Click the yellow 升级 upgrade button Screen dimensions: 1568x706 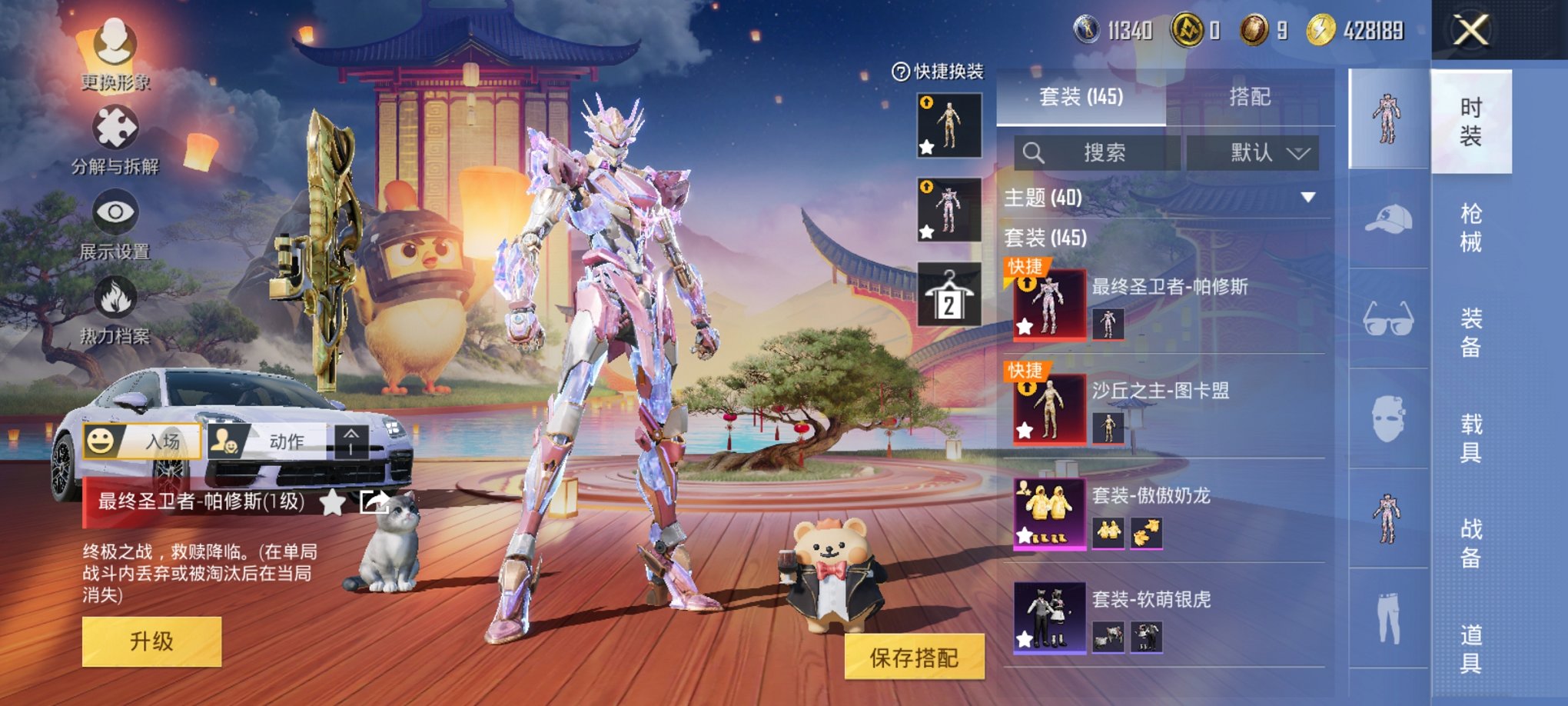coord(151,641)
